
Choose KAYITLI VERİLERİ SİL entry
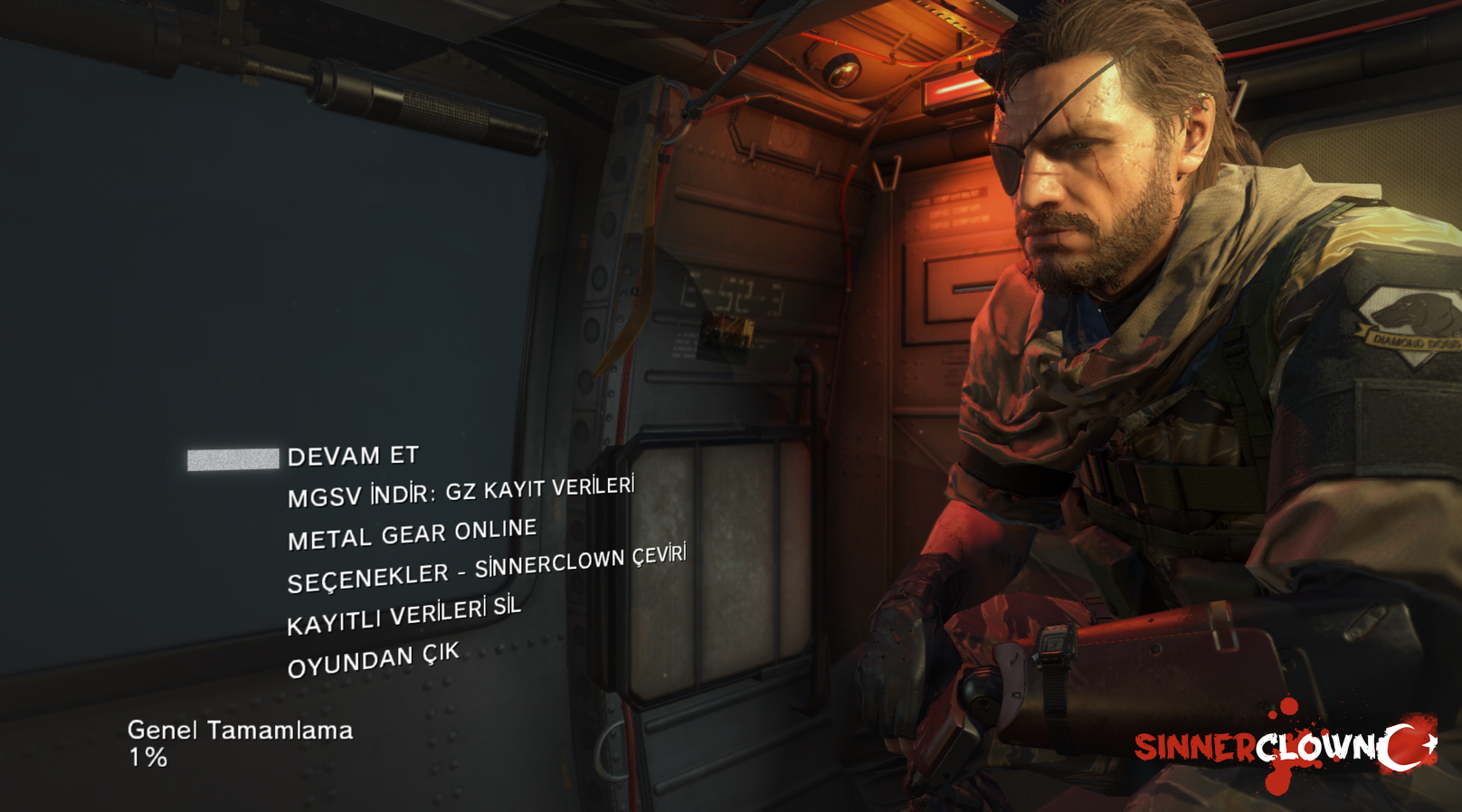click(403, 616)
